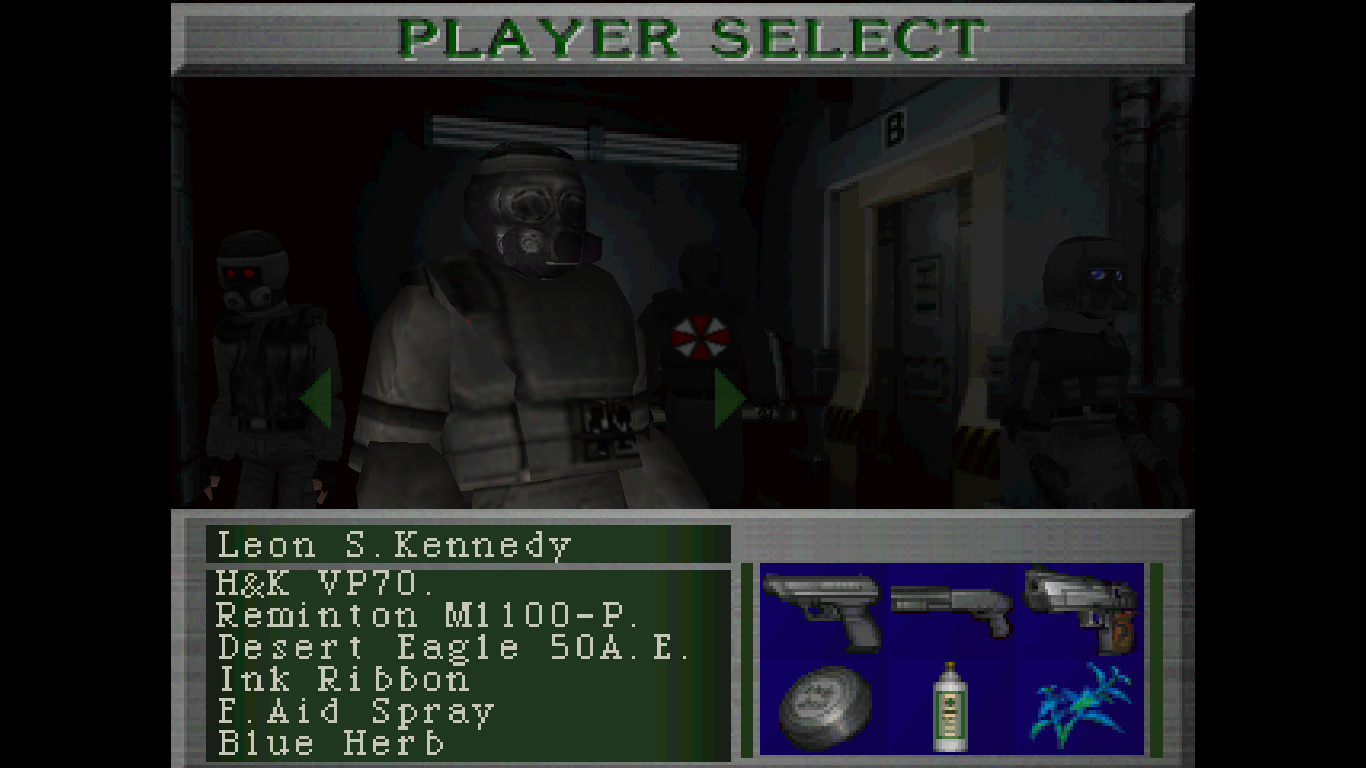The image size is (1366, 768).
Task: Click the blue item grid background panel
Action: (950, 660)
